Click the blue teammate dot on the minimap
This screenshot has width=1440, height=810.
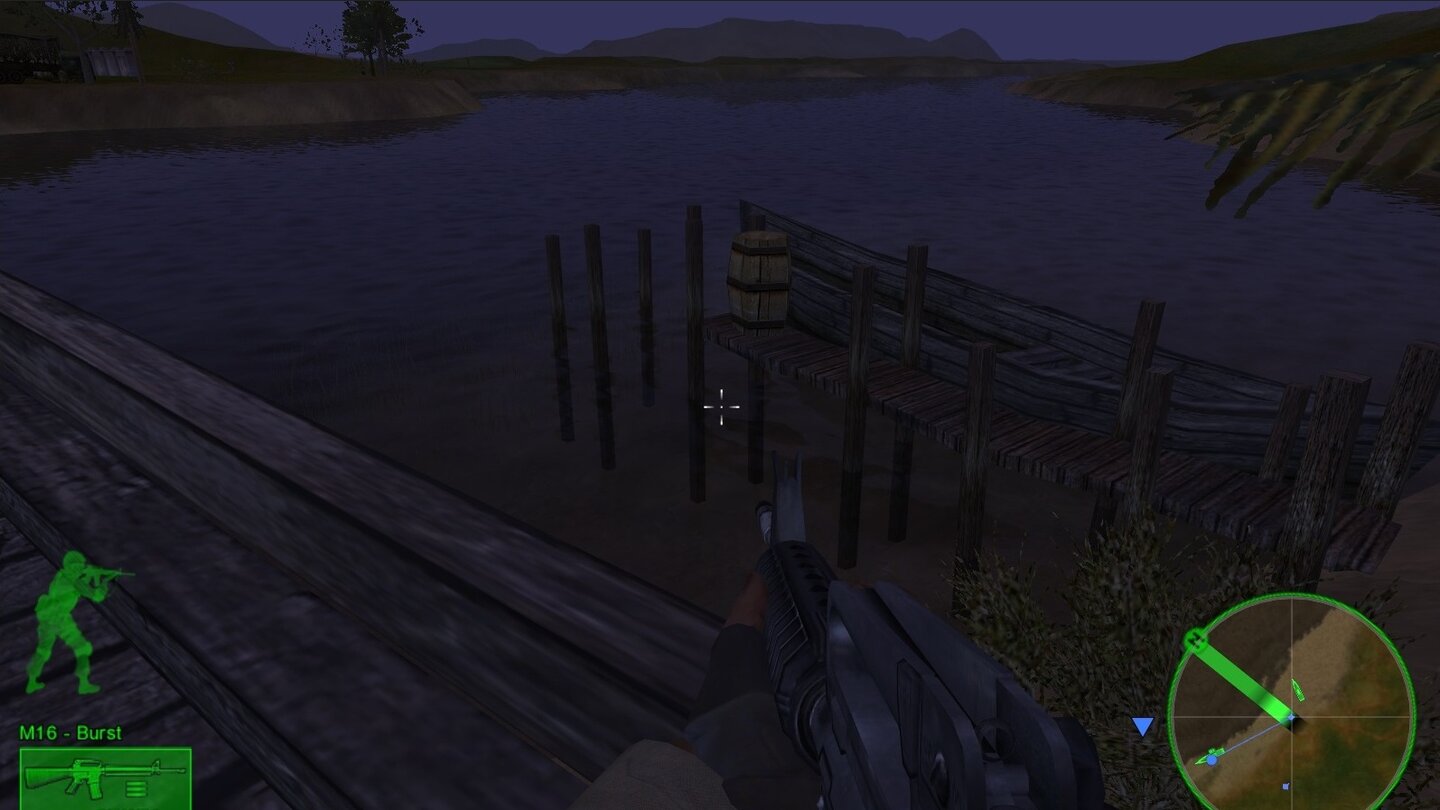pyautogui.click(x=1212, y=760)
